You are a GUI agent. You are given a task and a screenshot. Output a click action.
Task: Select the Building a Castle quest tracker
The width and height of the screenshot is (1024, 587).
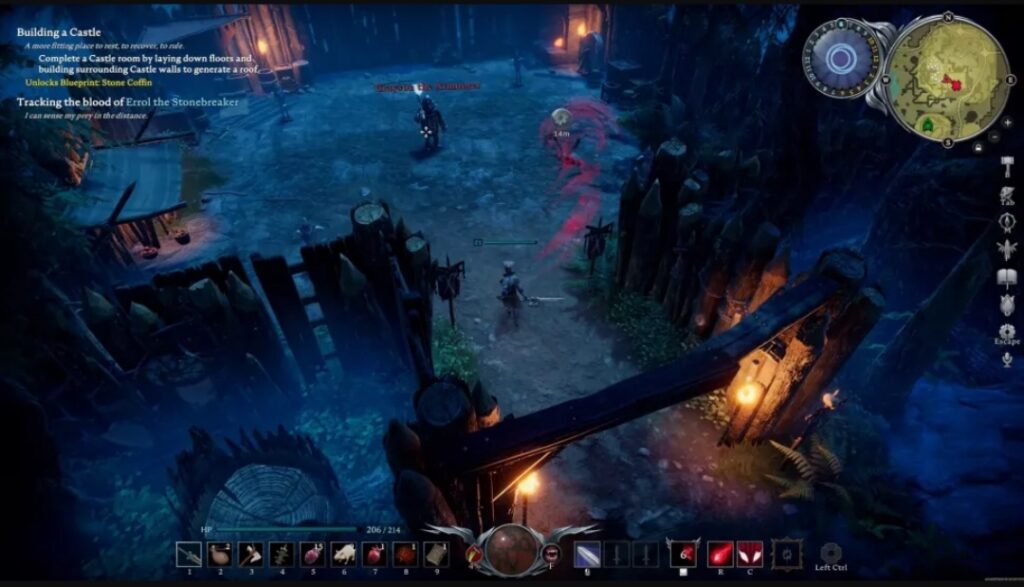(x=59, y=32)
